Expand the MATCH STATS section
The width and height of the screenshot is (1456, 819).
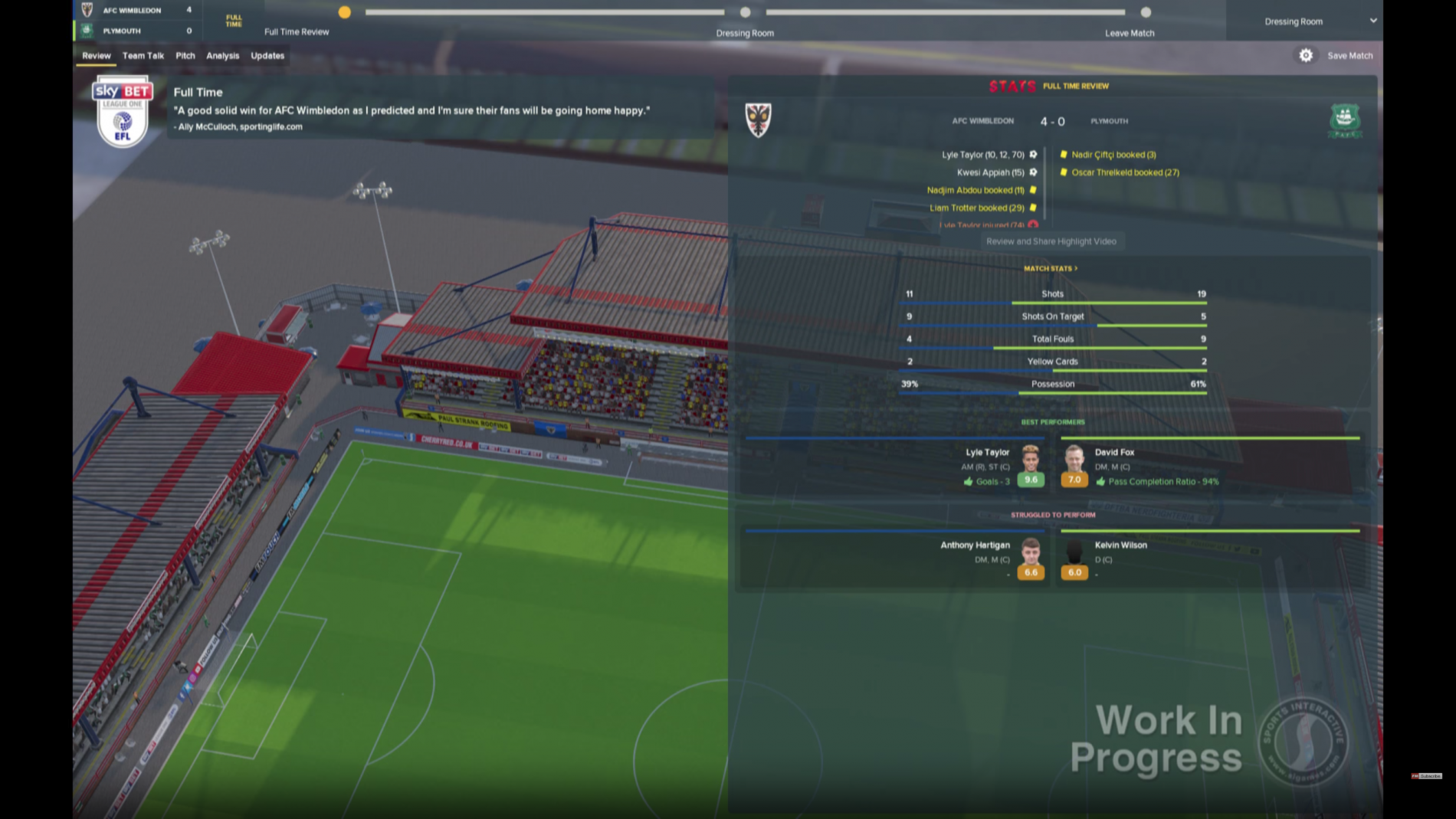1051,268
